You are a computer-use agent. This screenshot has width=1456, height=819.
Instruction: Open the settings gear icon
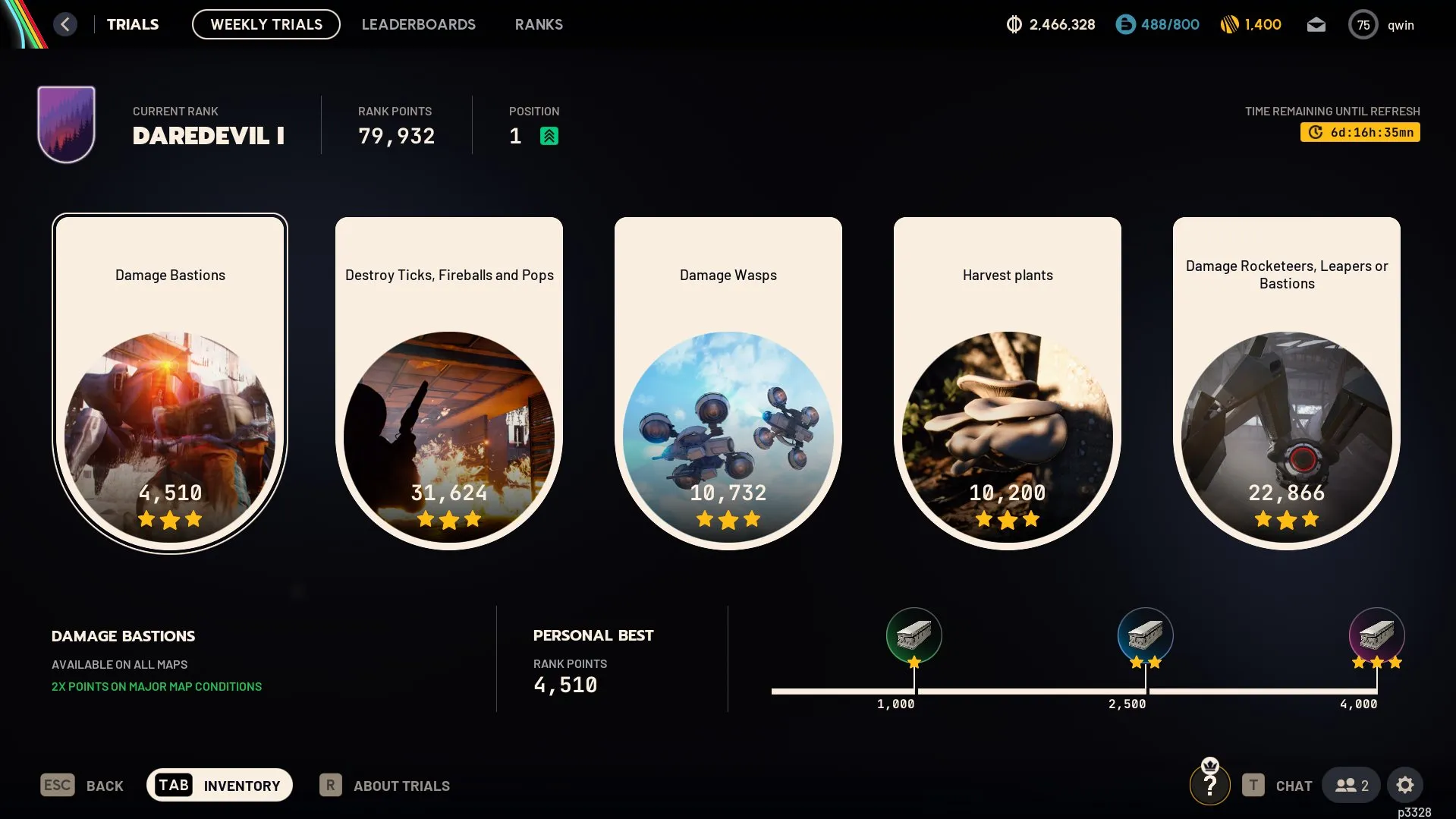[x=1405, y=785]
